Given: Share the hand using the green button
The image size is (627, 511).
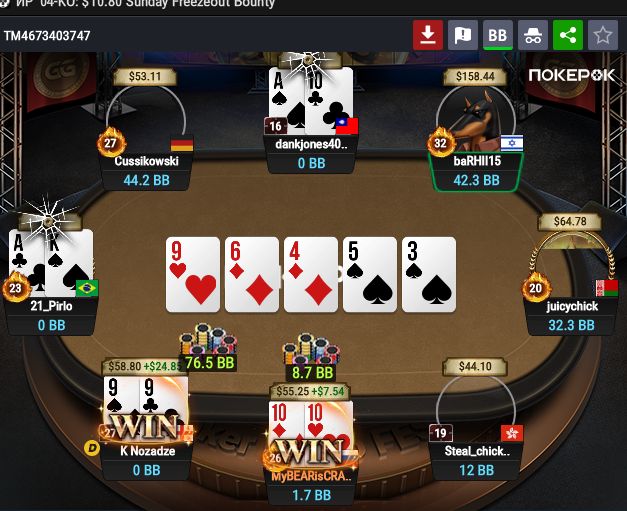Looking at the screenshot, I should pyautogui.click(x=568, y=36).
